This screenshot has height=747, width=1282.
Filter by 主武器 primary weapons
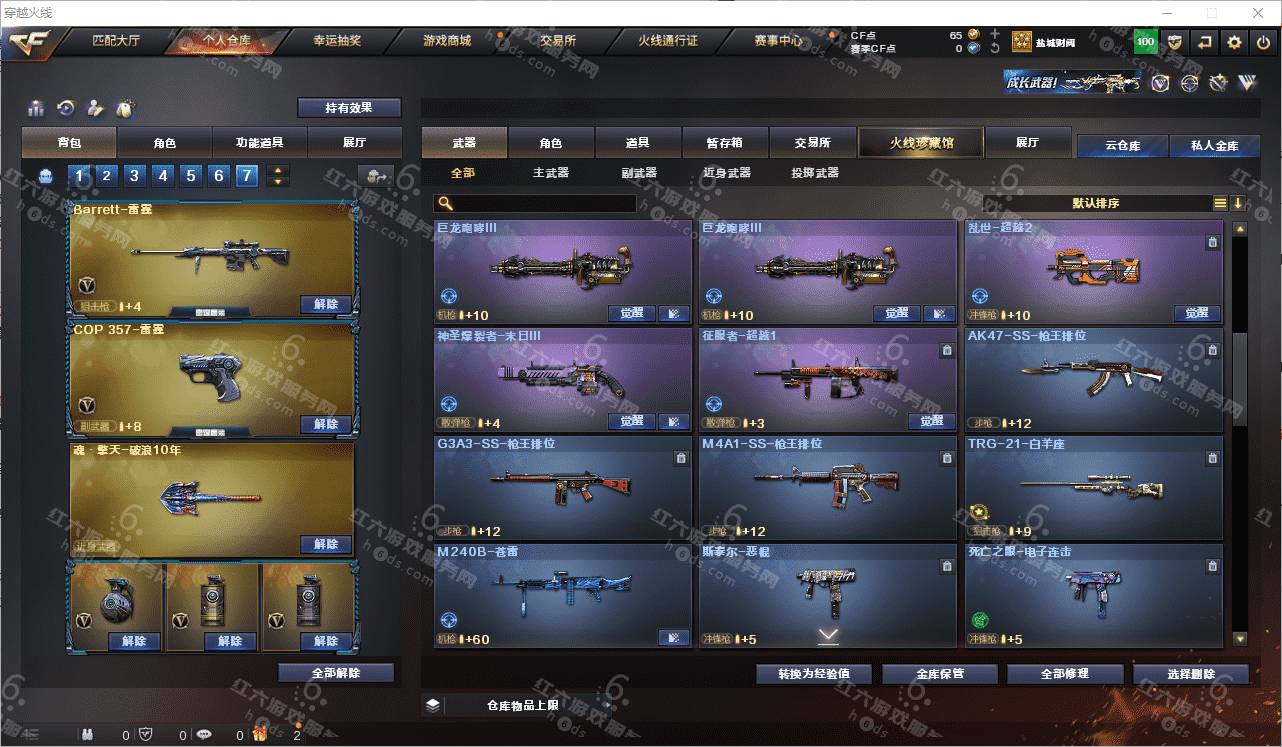(550, 173)
